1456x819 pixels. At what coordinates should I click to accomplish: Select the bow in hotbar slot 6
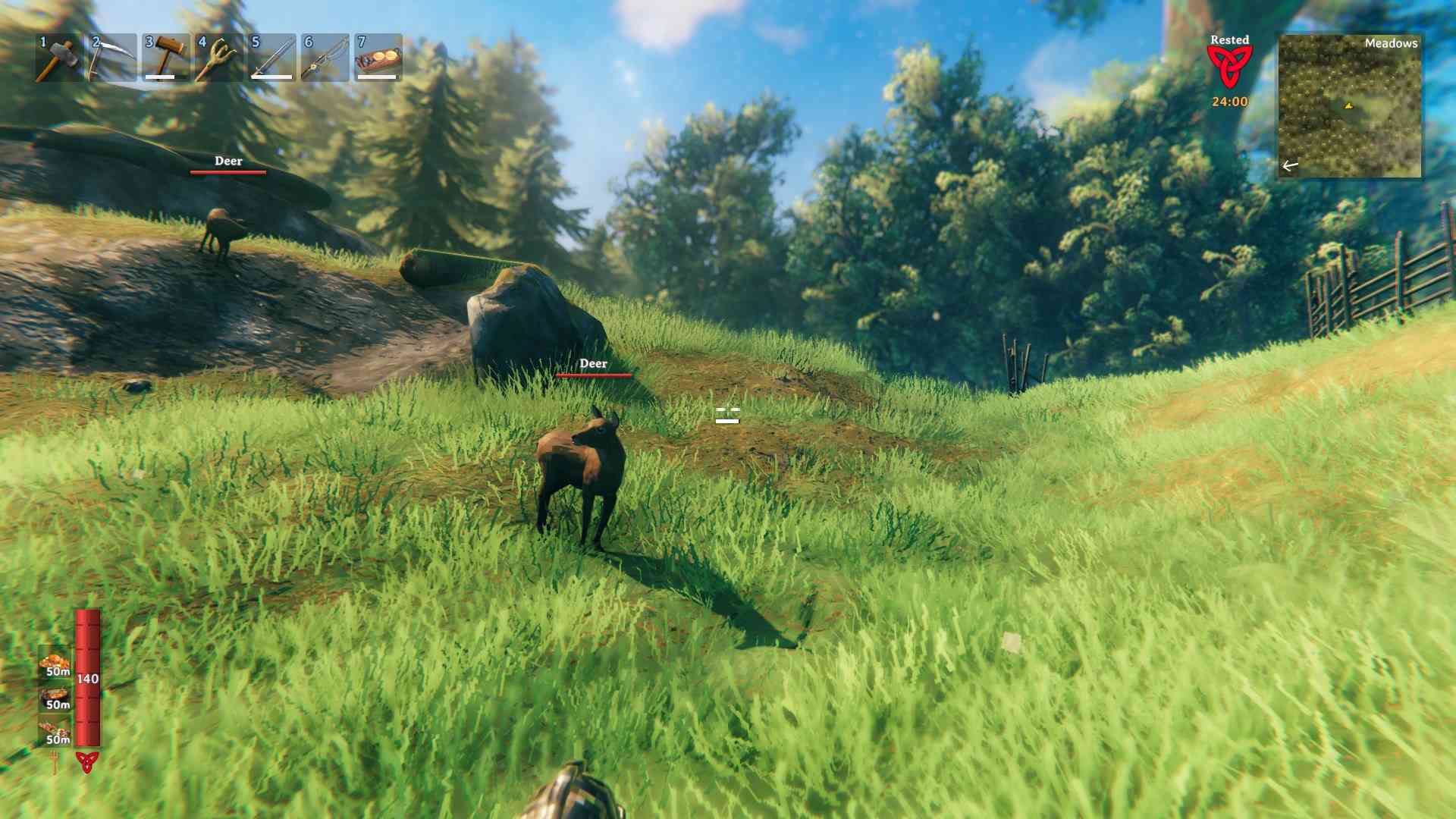[x=322, y=57]
